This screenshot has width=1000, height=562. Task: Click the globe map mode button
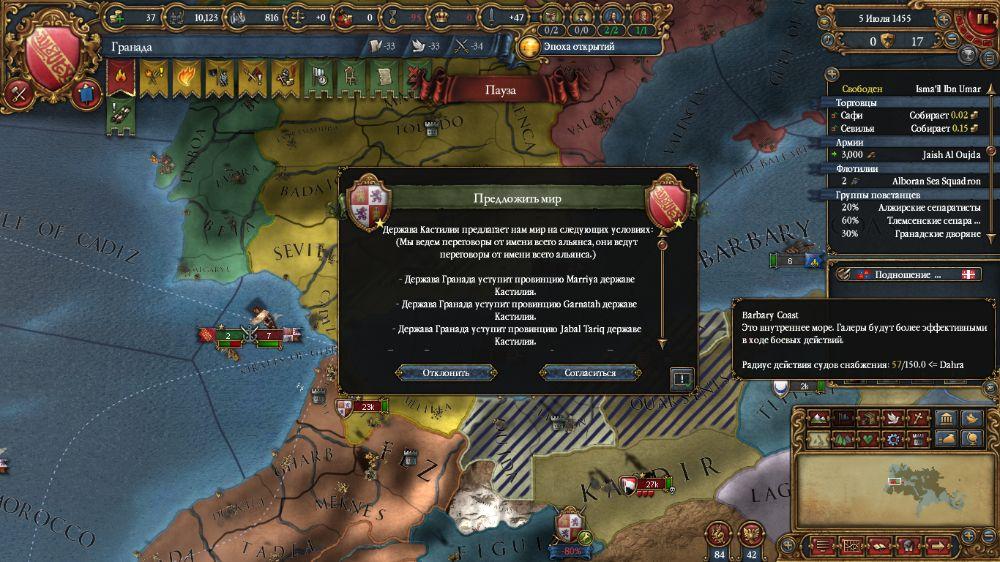pyautogui.click(x=970, y=438)
